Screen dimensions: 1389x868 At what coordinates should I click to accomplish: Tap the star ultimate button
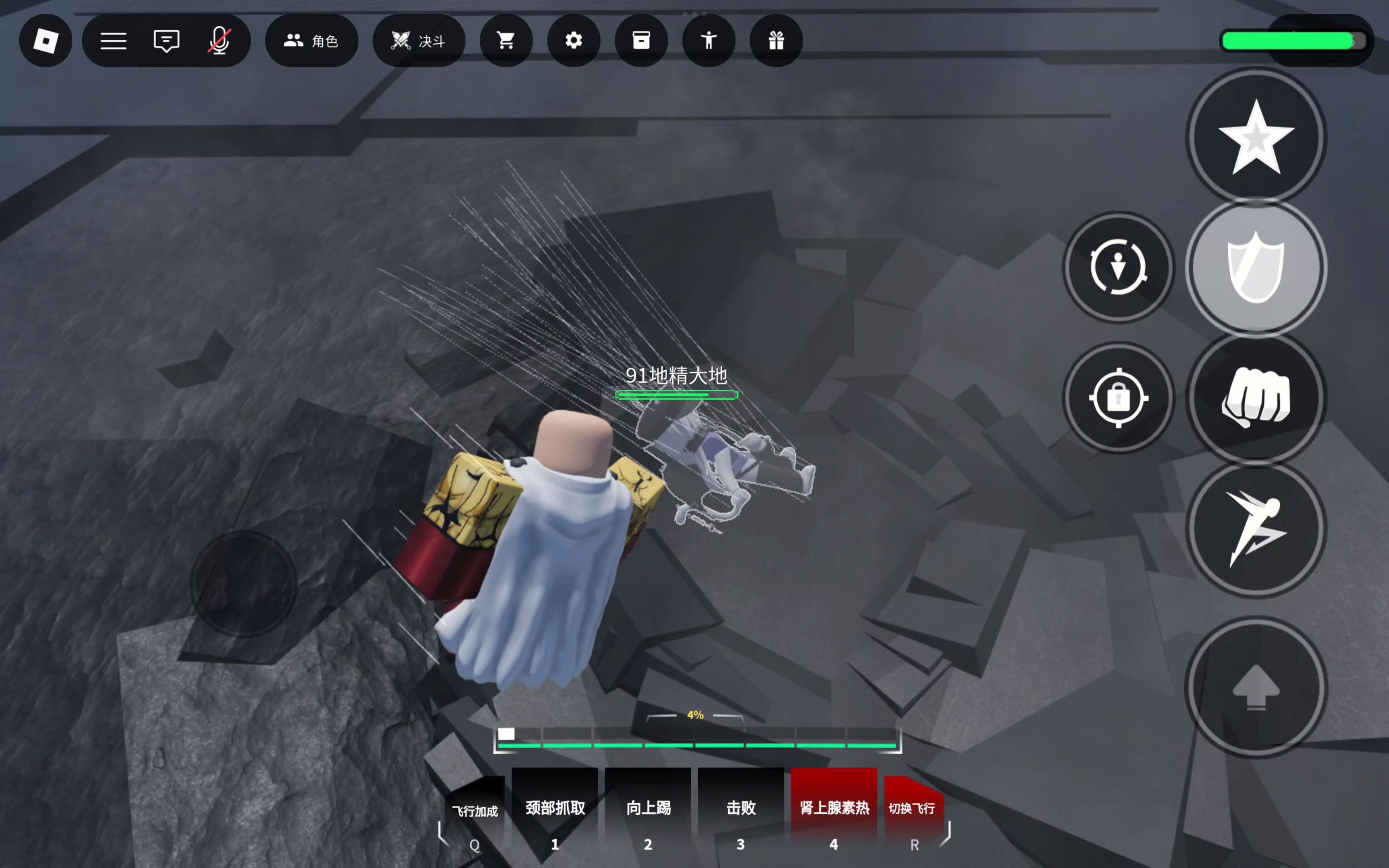1256,137
